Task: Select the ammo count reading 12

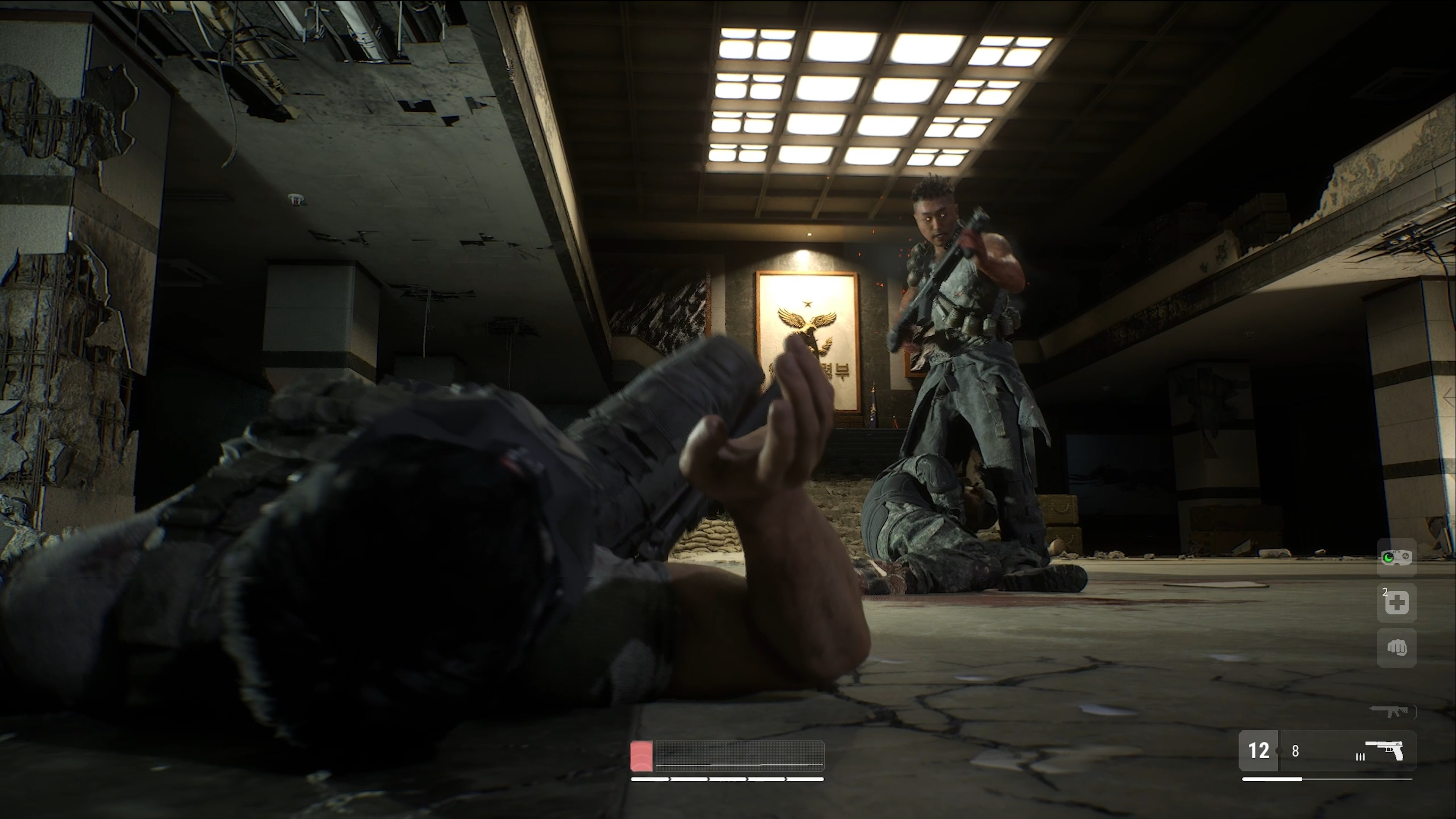Action: click(1260, 752)
